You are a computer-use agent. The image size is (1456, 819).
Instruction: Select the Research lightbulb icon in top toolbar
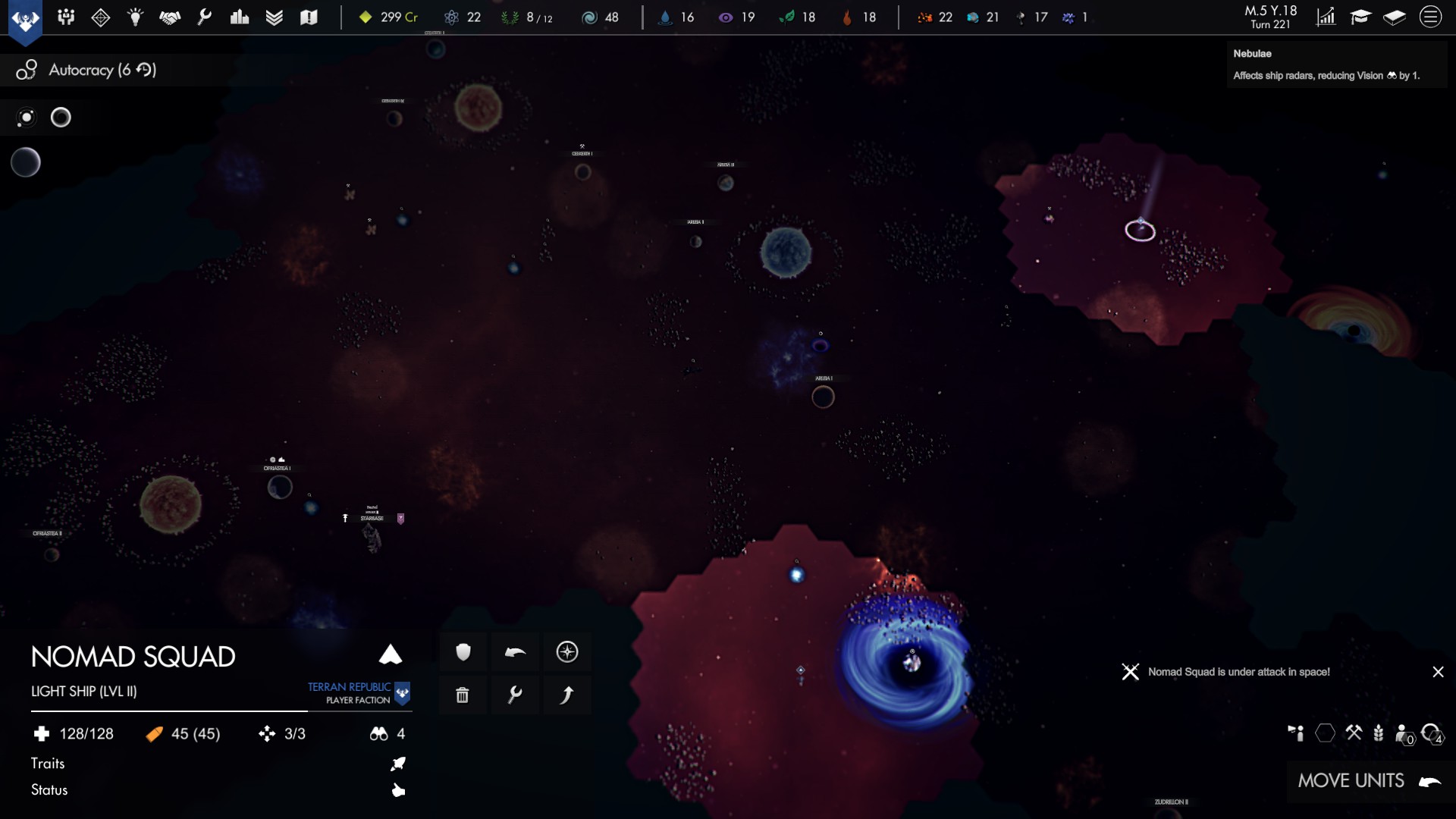coord(136,17)
